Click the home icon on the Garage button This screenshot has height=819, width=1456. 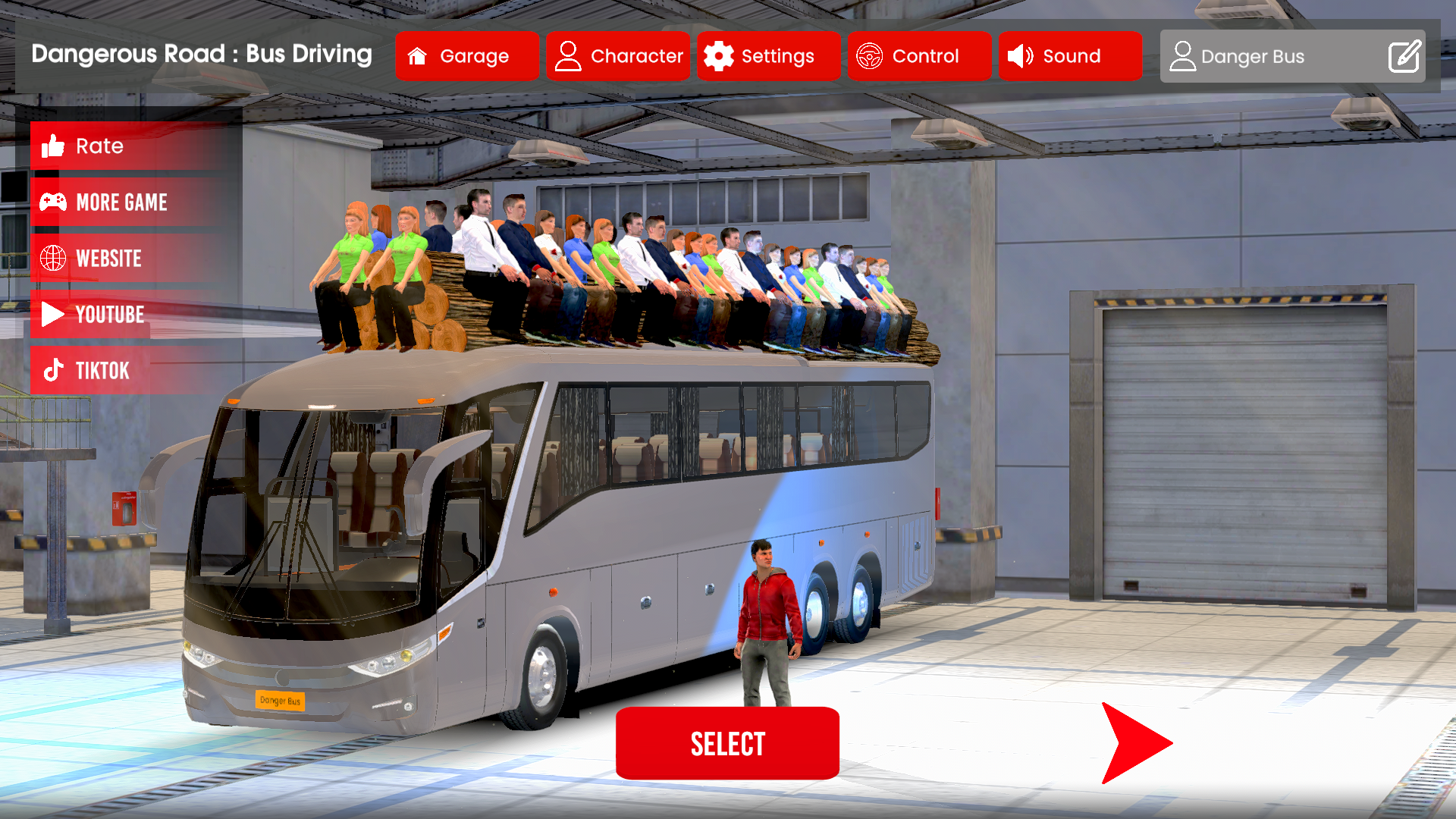[416, 55]
